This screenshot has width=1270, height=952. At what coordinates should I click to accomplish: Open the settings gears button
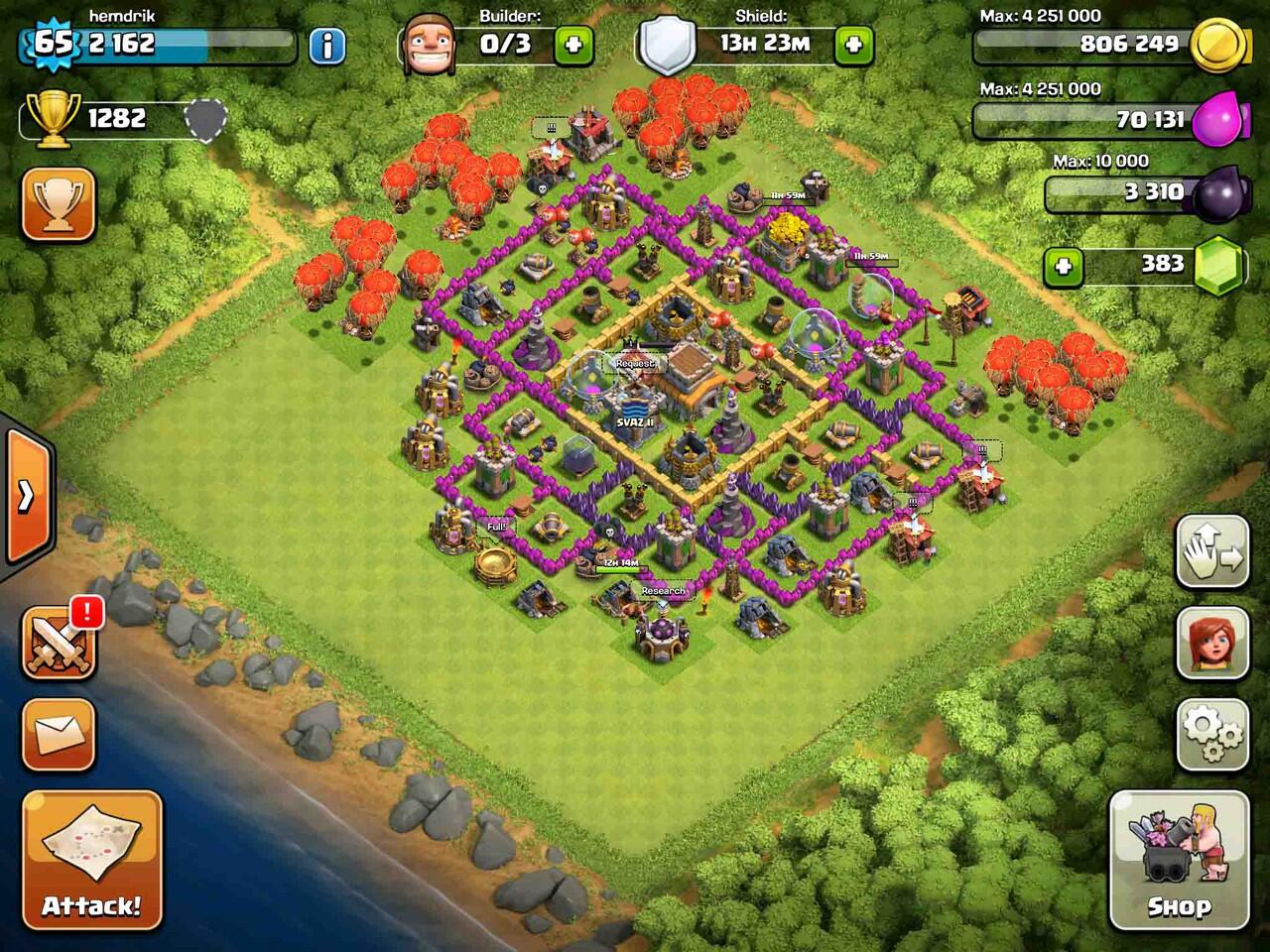click(1211, 734)
